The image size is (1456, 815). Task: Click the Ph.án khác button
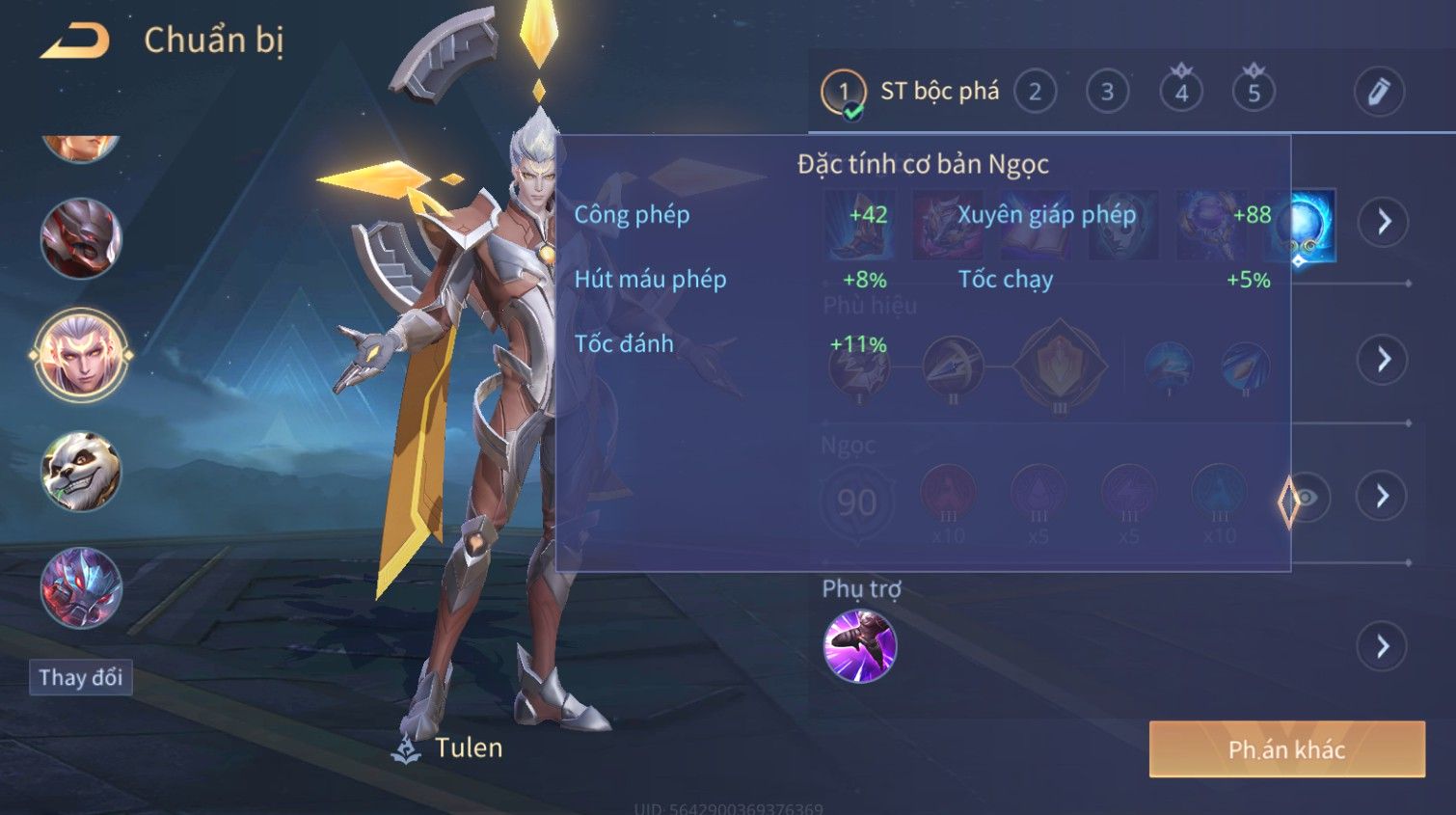[1286, 749]
